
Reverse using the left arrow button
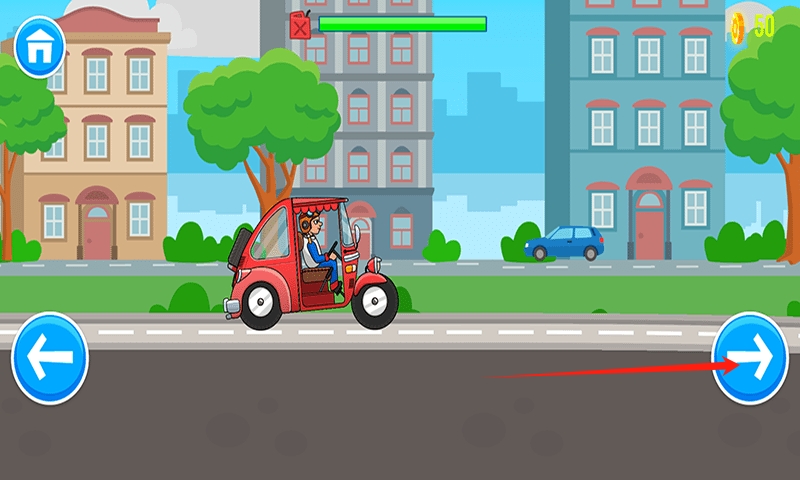pyautogui.click(x=50, y=358)
